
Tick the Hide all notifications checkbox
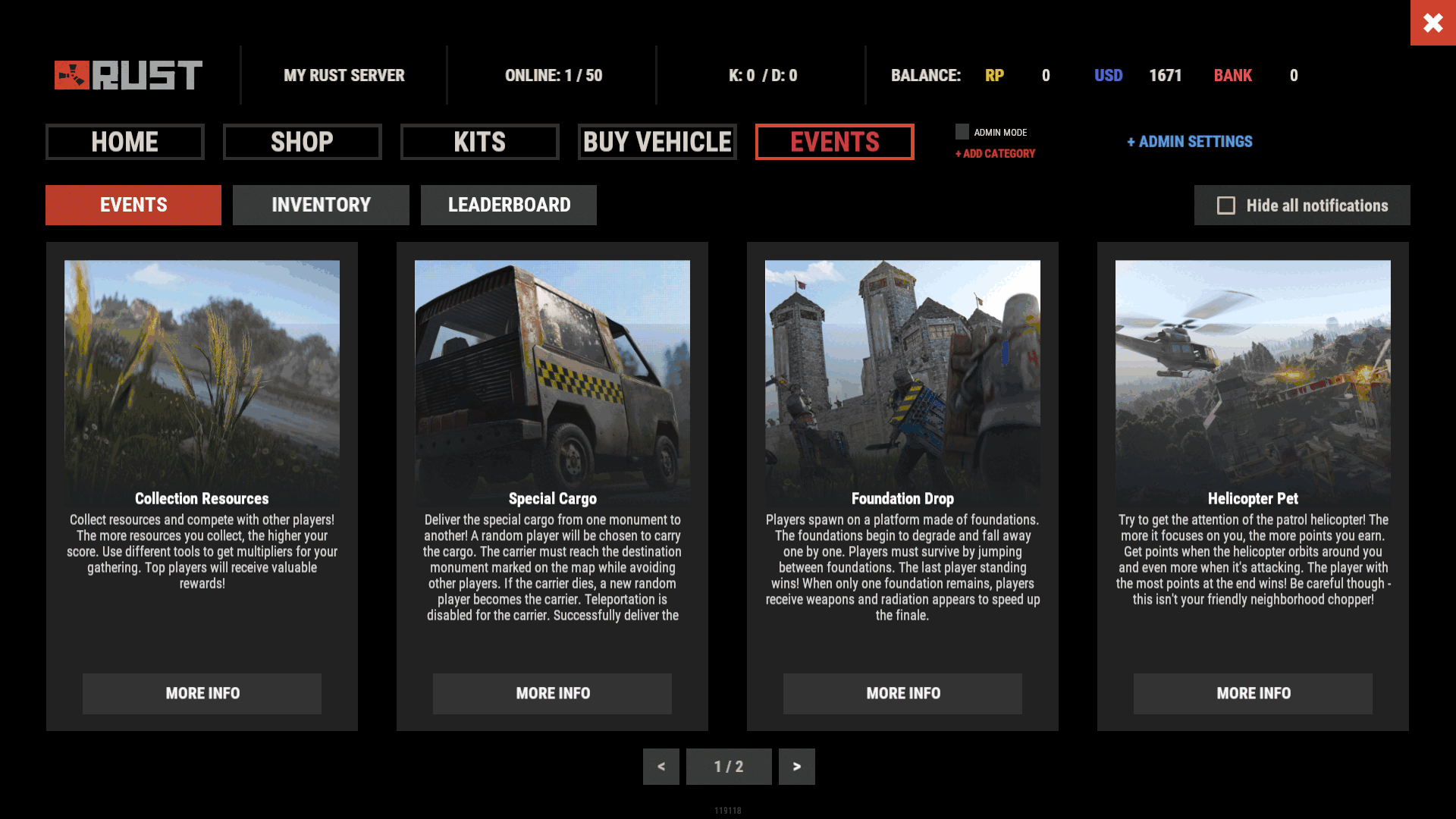1226,206
